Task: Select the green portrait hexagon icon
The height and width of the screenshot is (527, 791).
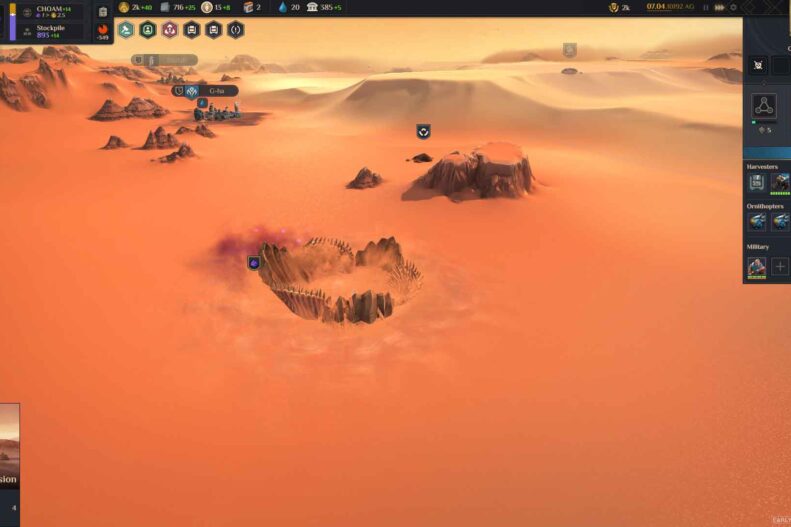Action: [x=147, y=30]
